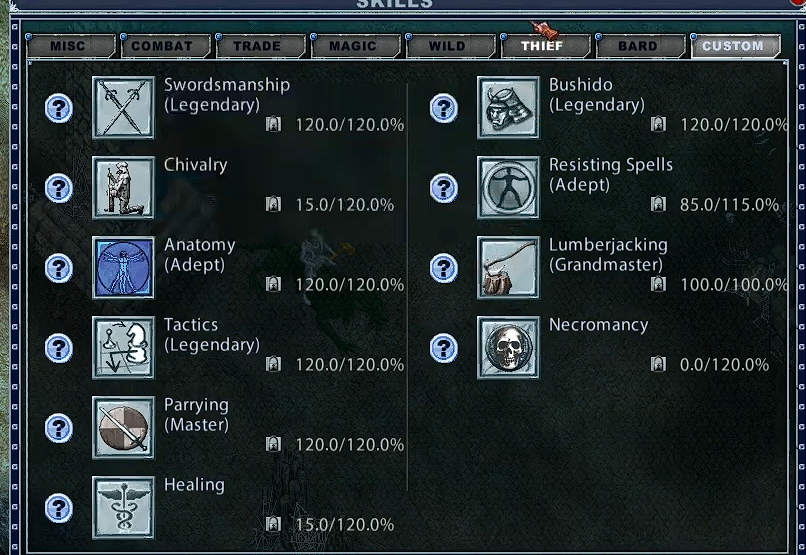
Task: Click the CUSTOM skills tab
Action: 733,46
